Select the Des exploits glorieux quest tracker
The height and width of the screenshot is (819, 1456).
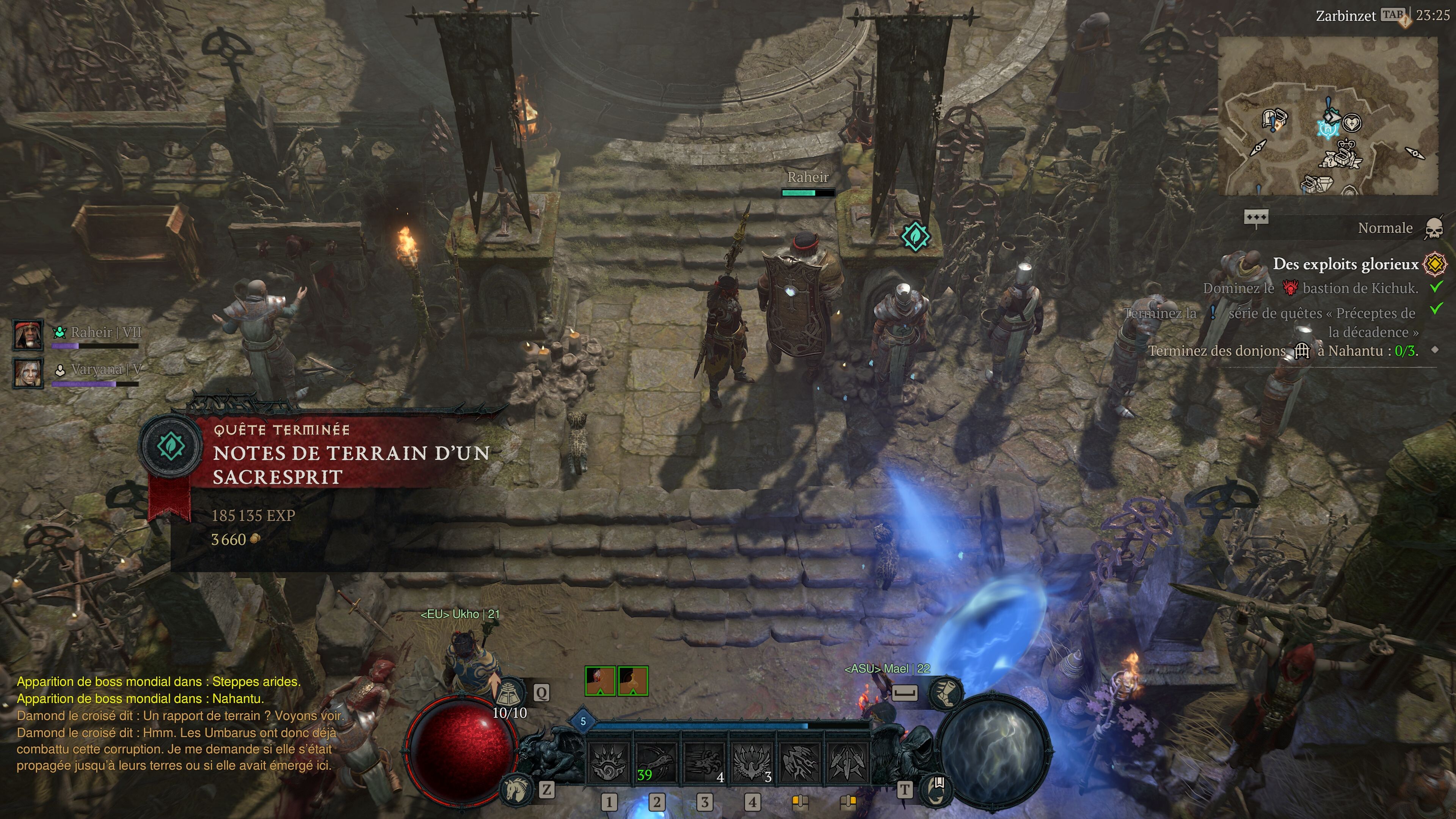coord(1345,264)
